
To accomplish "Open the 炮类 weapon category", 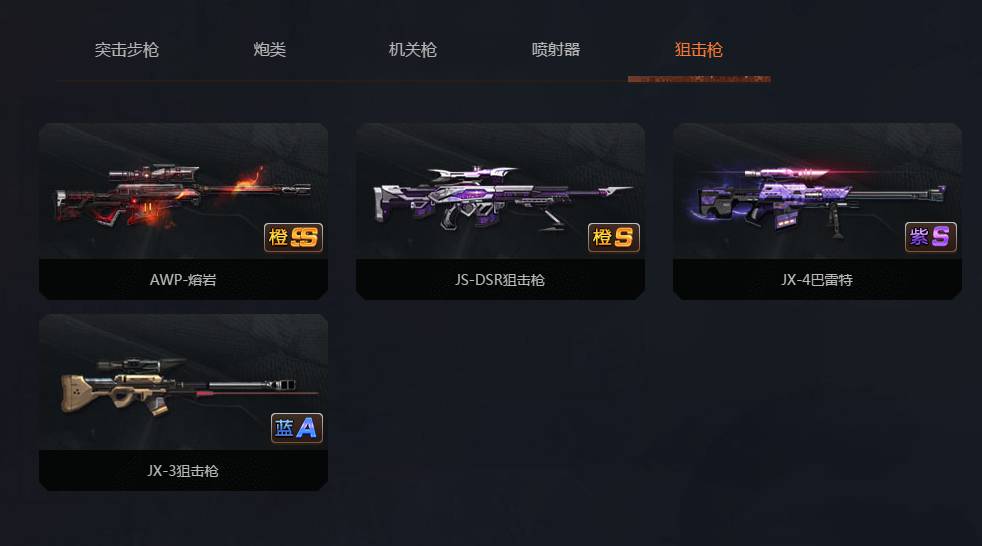I will 270,50.
